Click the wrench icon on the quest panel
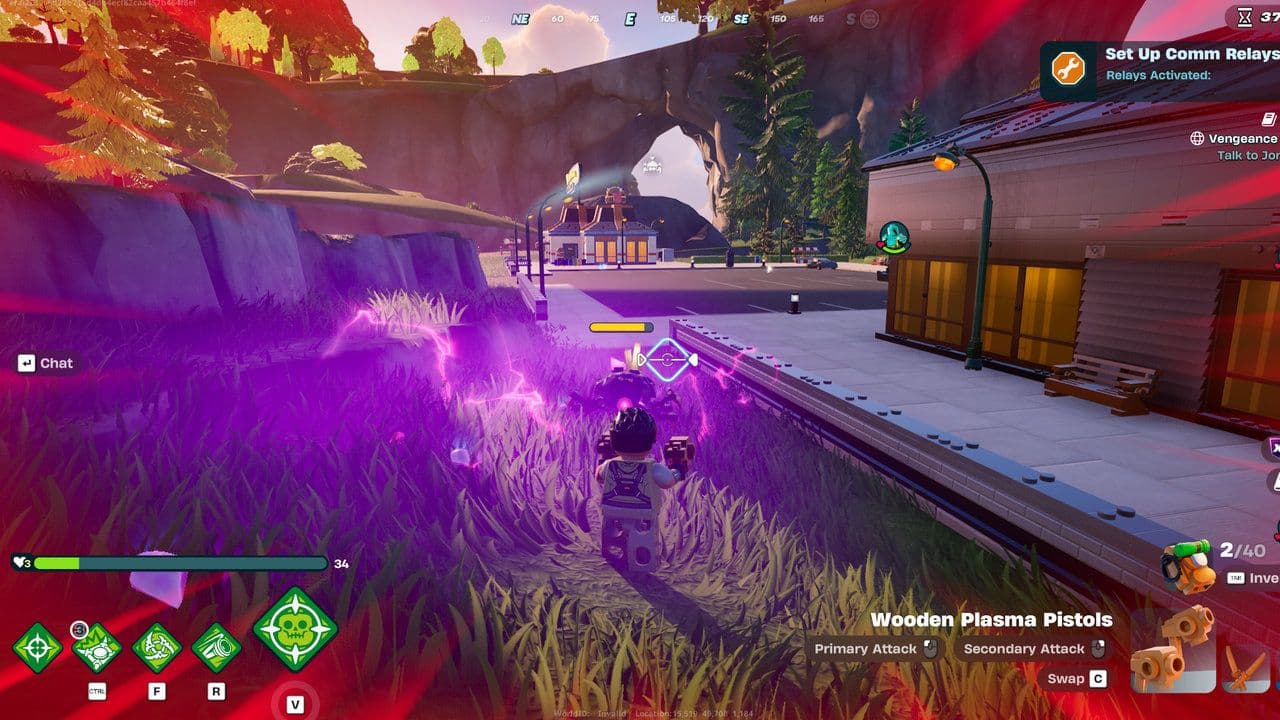The width and height of the screenshot is (1280, 720). 1068,66
